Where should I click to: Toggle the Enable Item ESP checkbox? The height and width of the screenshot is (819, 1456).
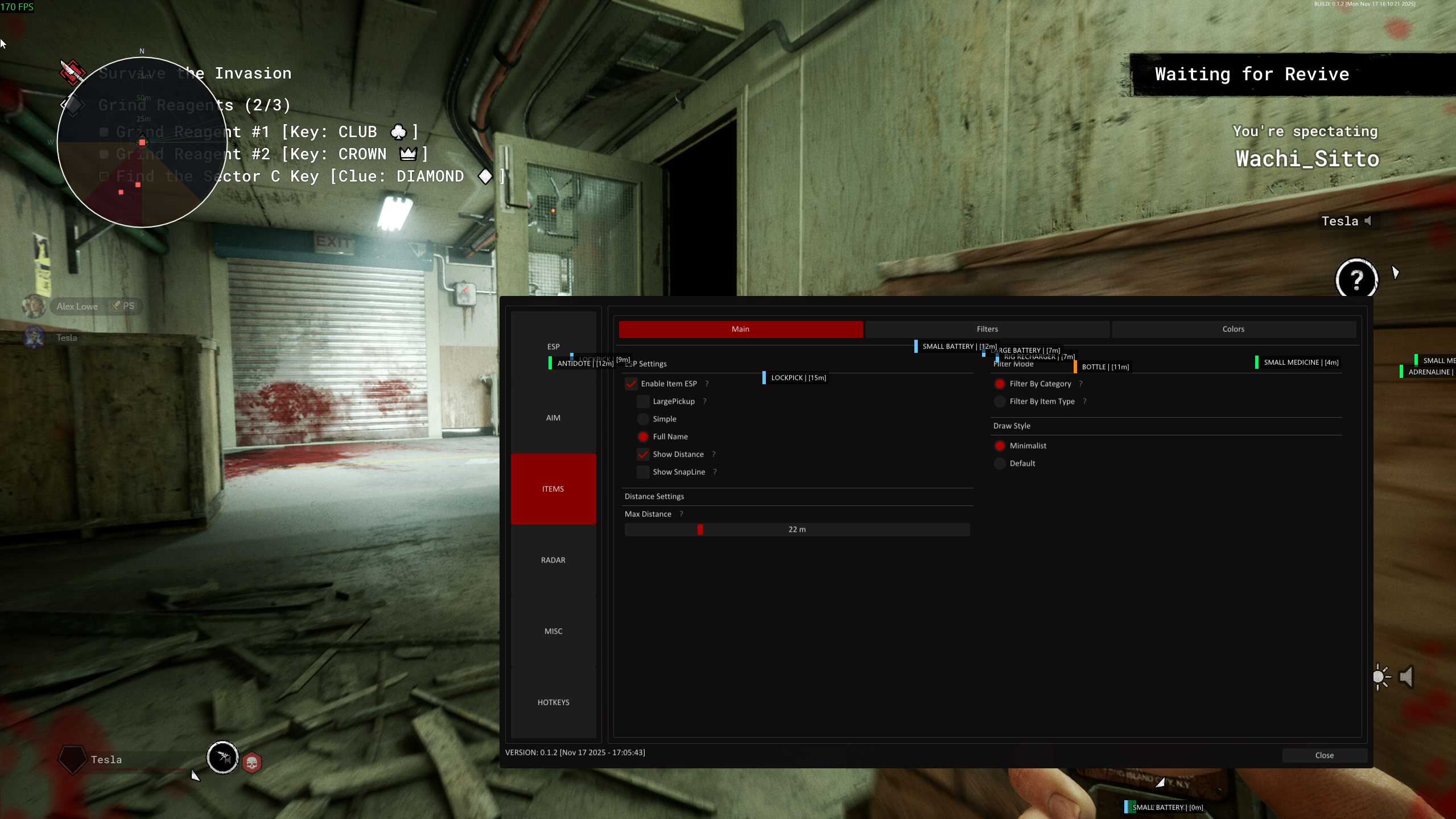tap(631, 384)
